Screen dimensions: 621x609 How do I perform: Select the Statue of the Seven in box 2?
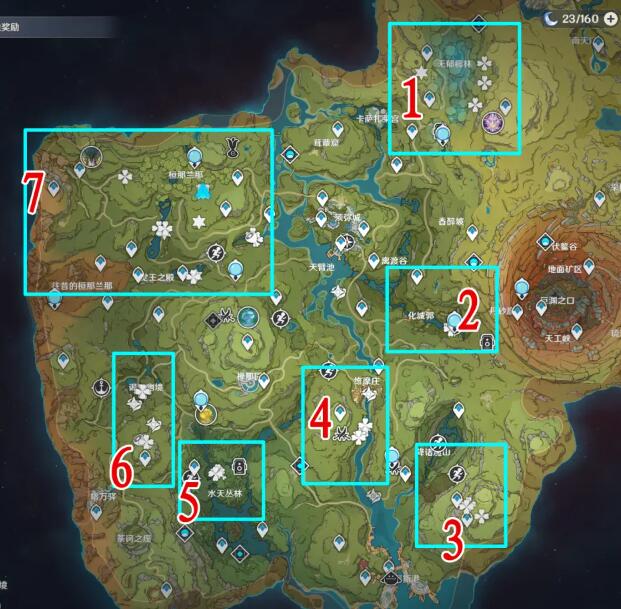coord(456,320)
